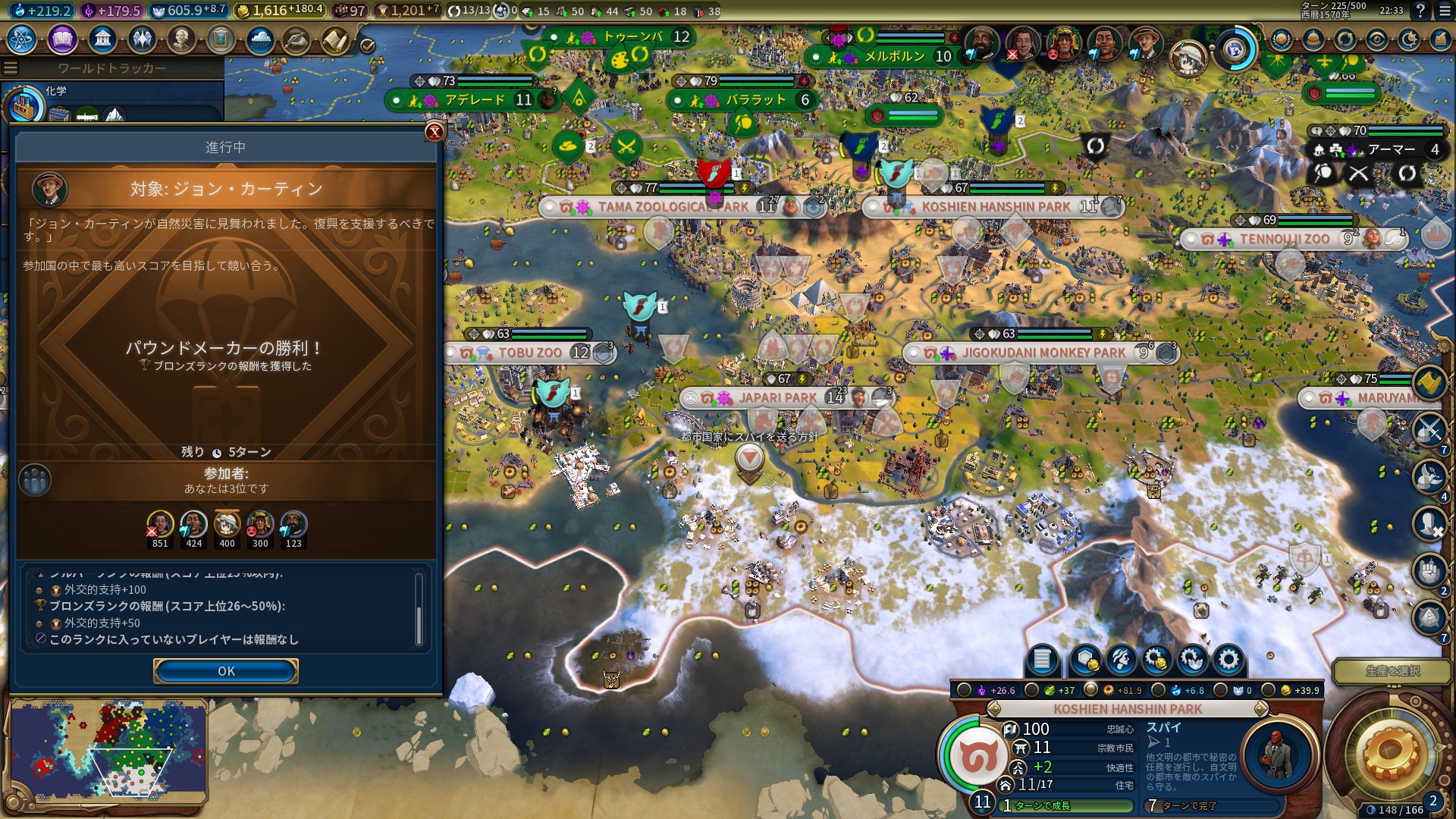
Task: Toggle the World Tracker list button
Action: [x=11, y=68]
